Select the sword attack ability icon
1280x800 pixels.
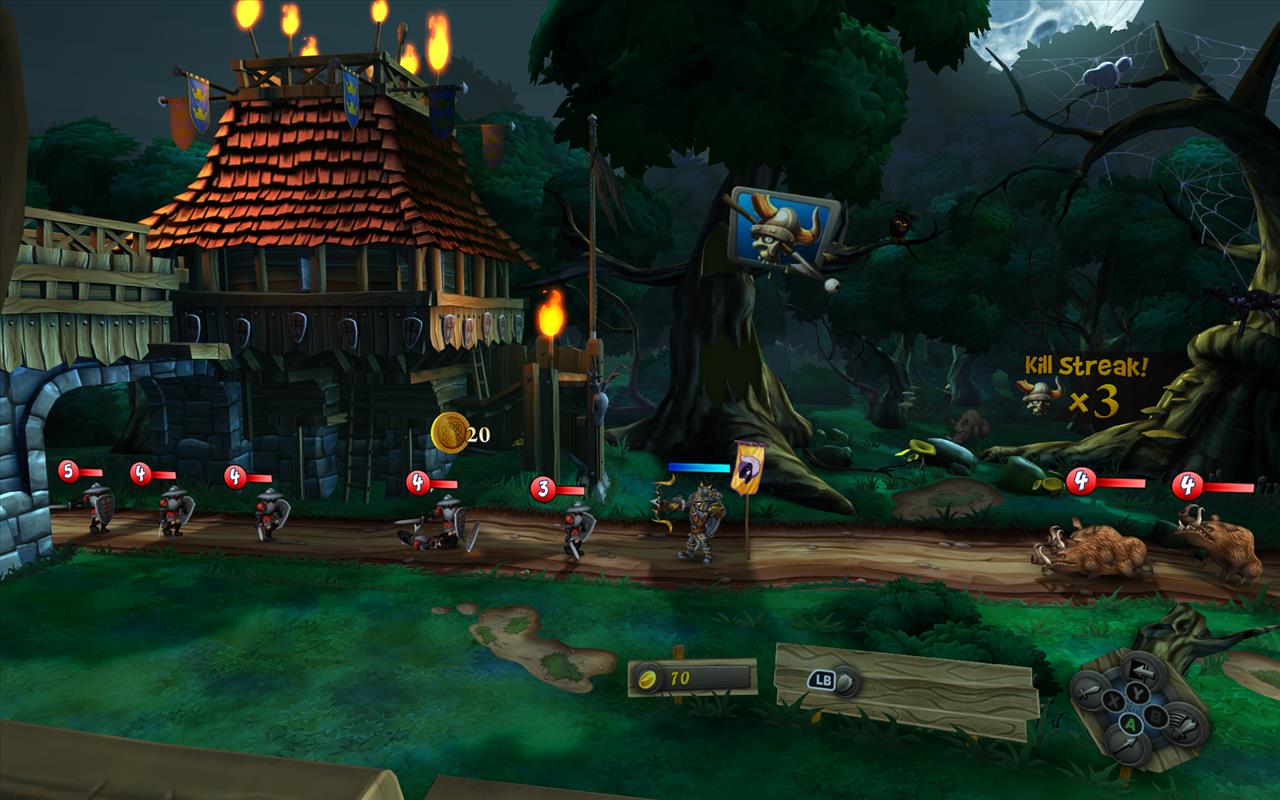point(1090,691)
